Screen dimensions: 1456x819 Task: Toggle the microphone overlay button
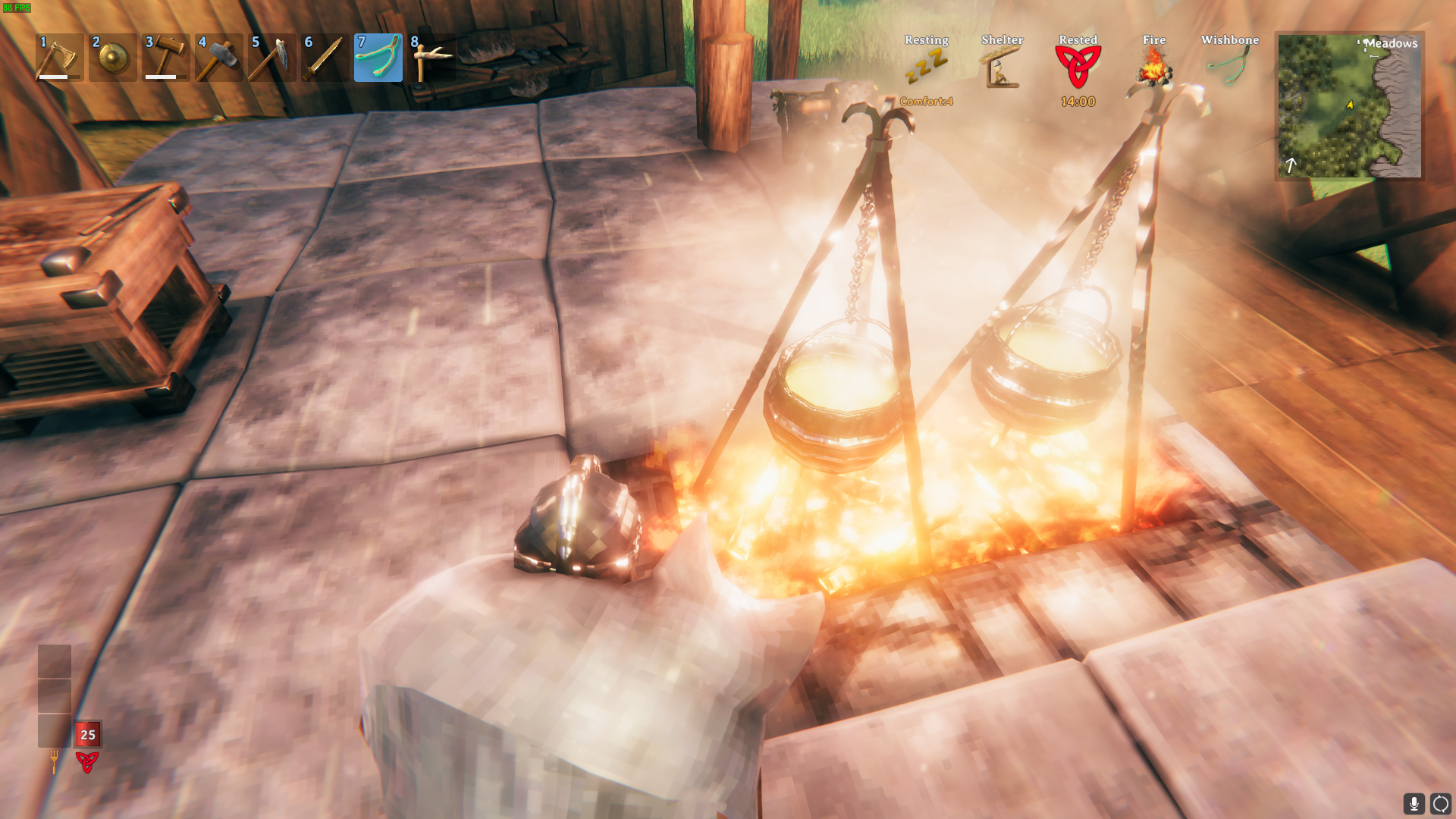tap(1414, 803)
